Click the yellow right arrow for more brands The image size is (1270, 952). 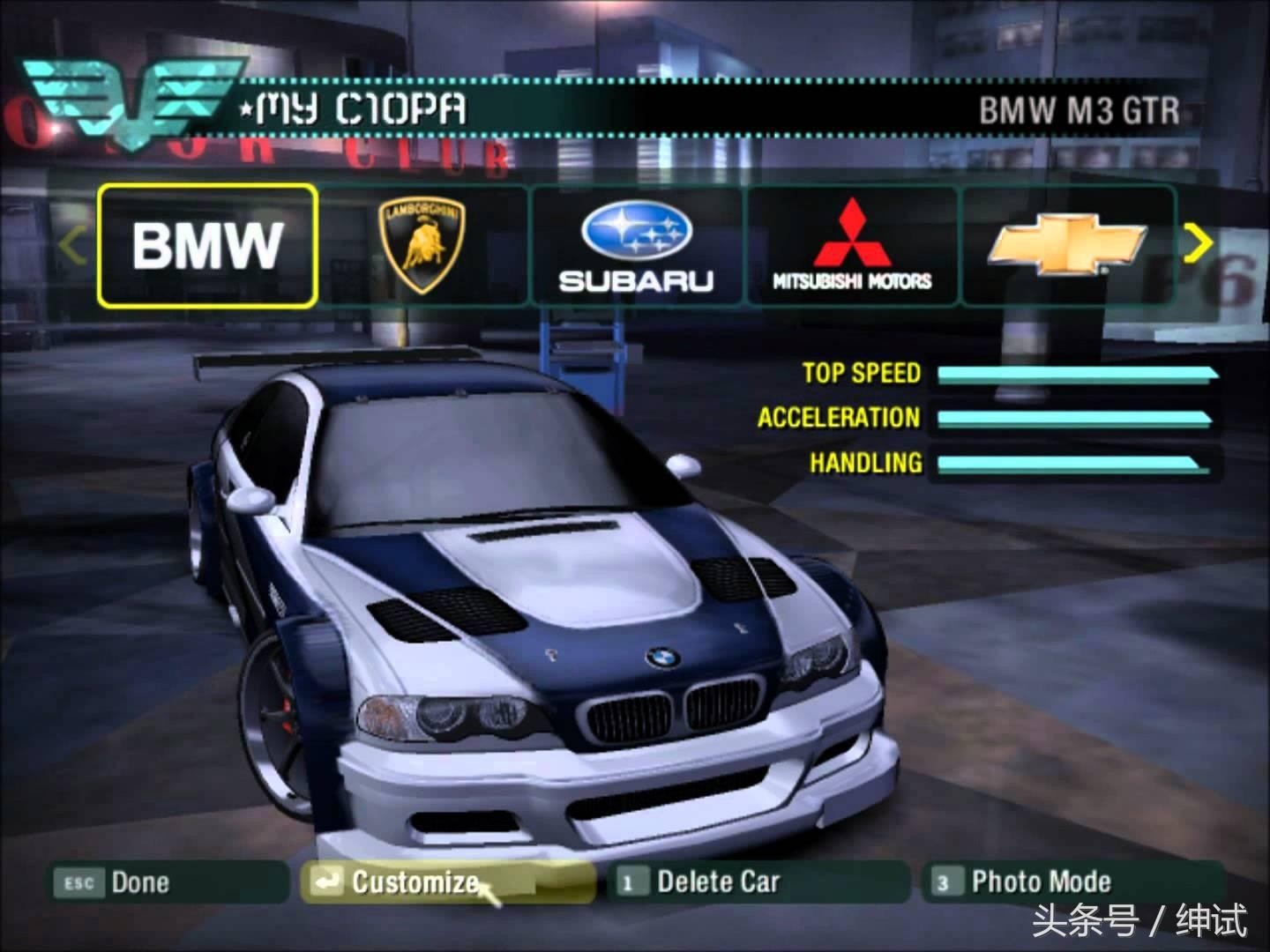click(x=1197, y=243)
